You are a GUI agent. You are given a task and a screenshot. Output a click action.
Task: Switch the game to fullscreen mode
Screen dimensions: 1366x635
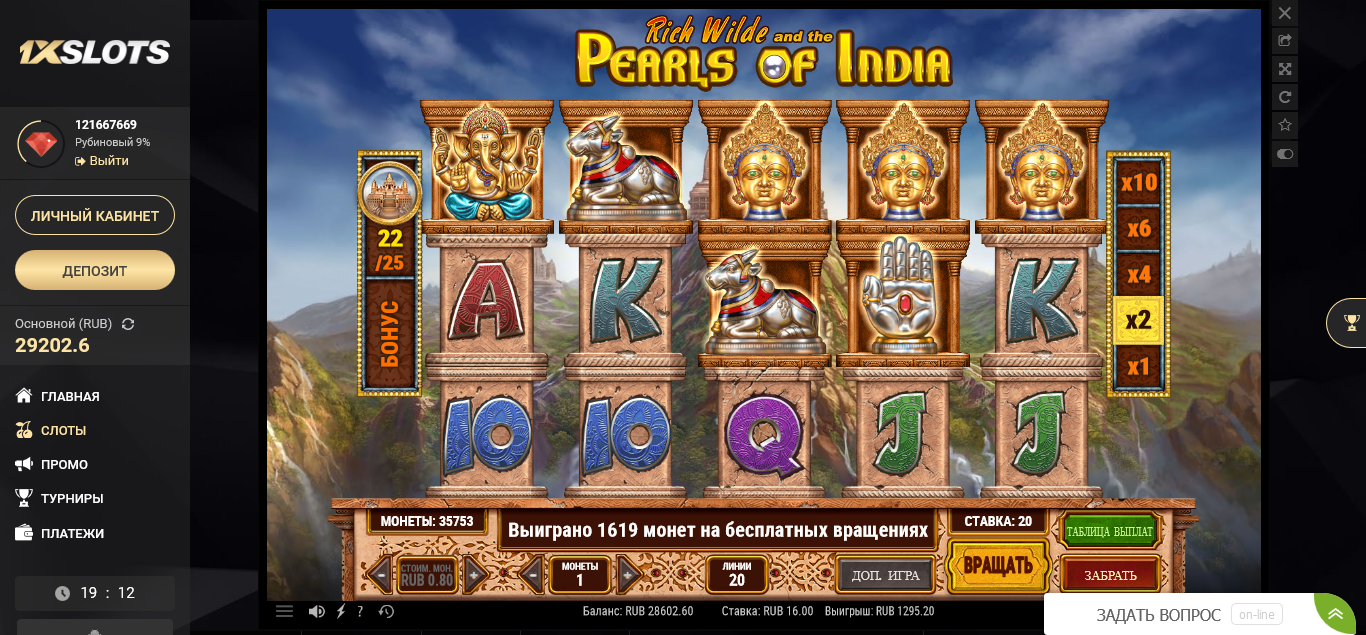[x=1285, y=69]
